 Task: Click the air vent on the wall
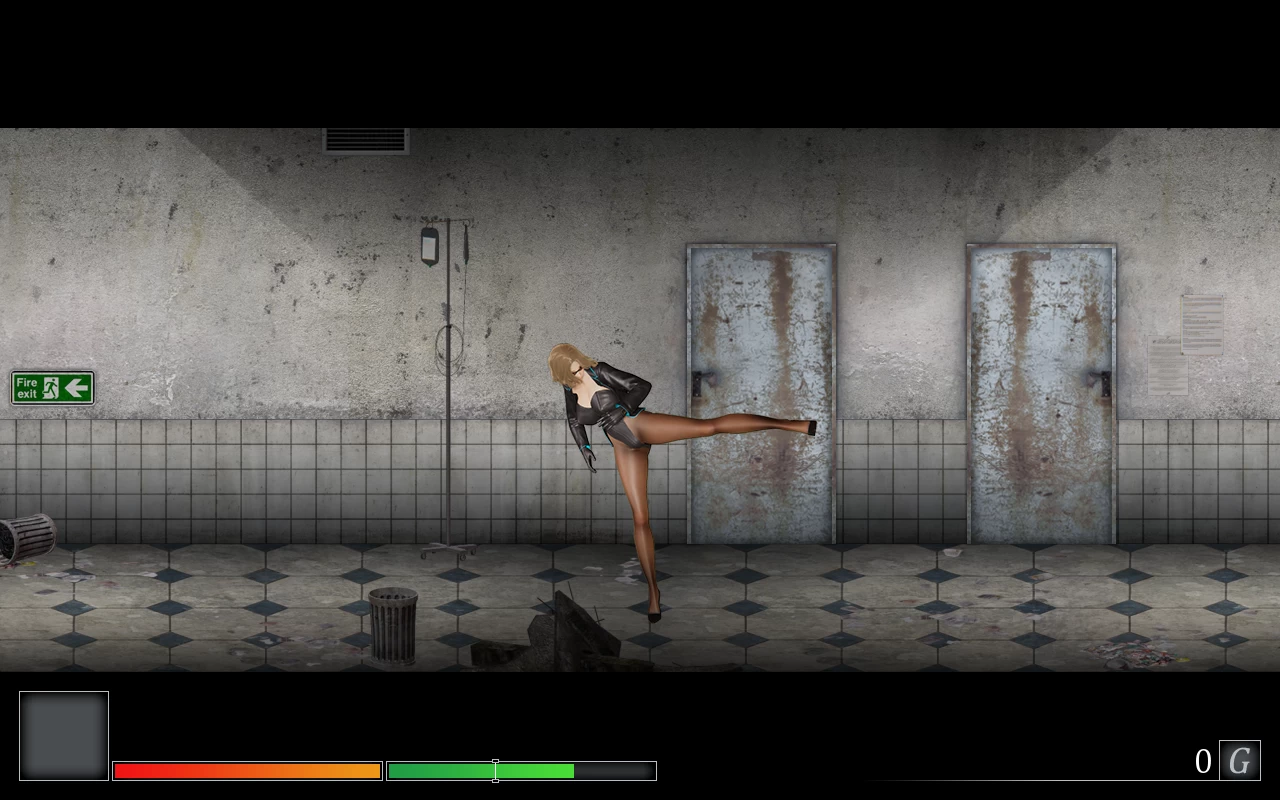(364, 141)
